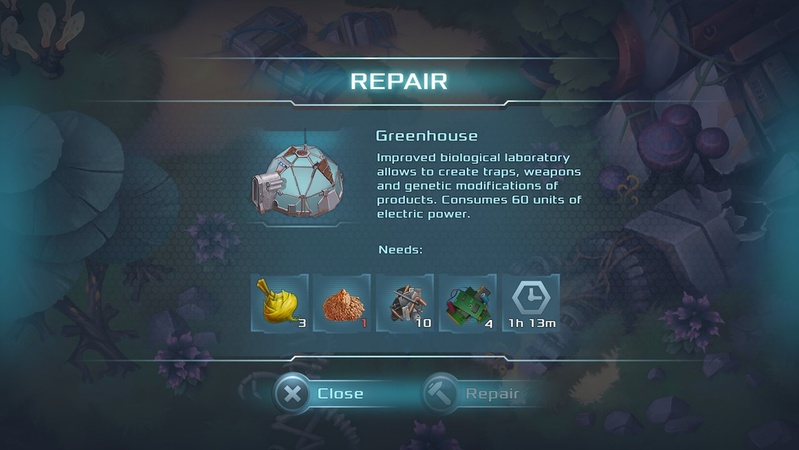
Task: Select the yellow flask resource slot
Action: (x=280, y=303)
